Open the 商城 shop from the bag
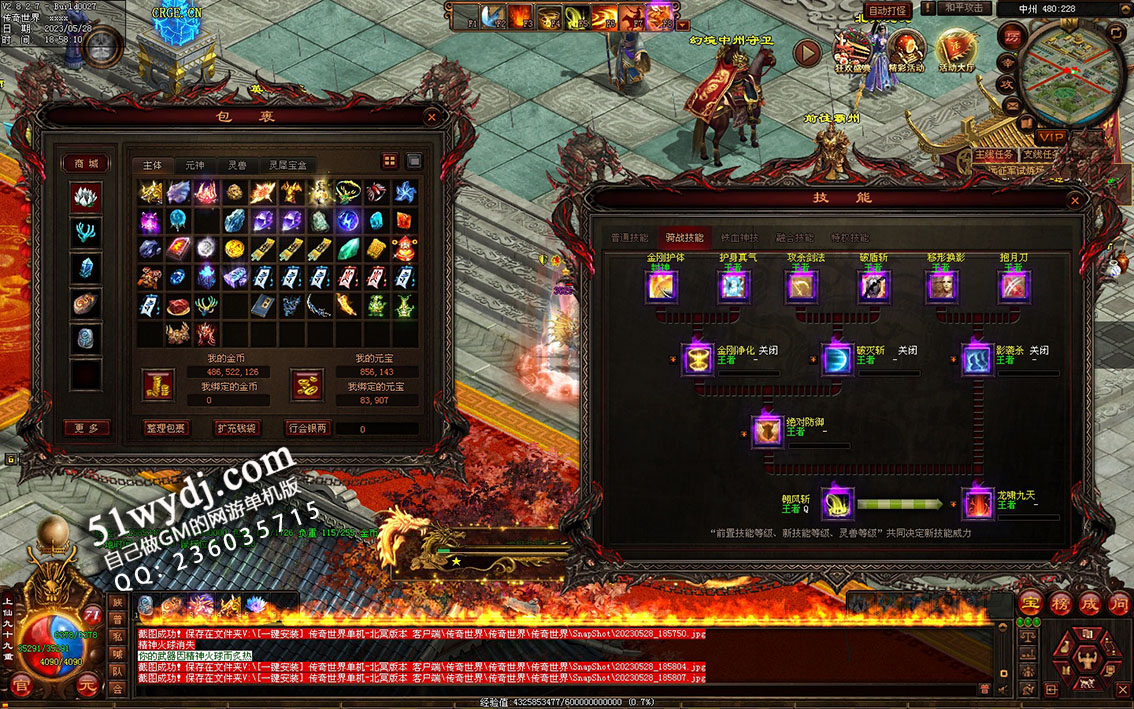 tap(86, 164)
